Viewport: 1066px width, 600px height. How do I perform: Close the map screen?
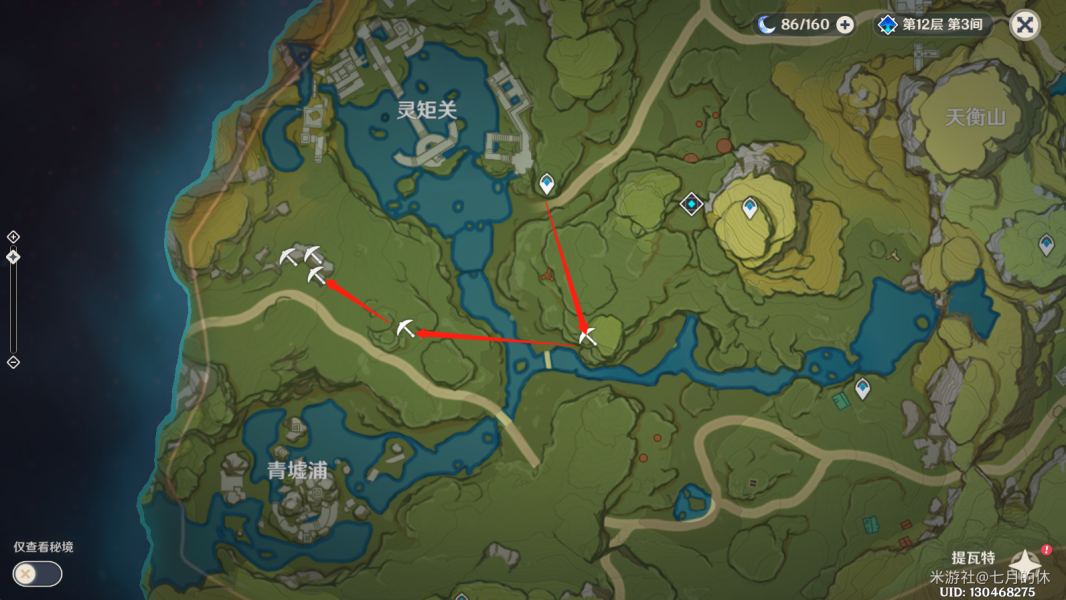(1024, 25)
